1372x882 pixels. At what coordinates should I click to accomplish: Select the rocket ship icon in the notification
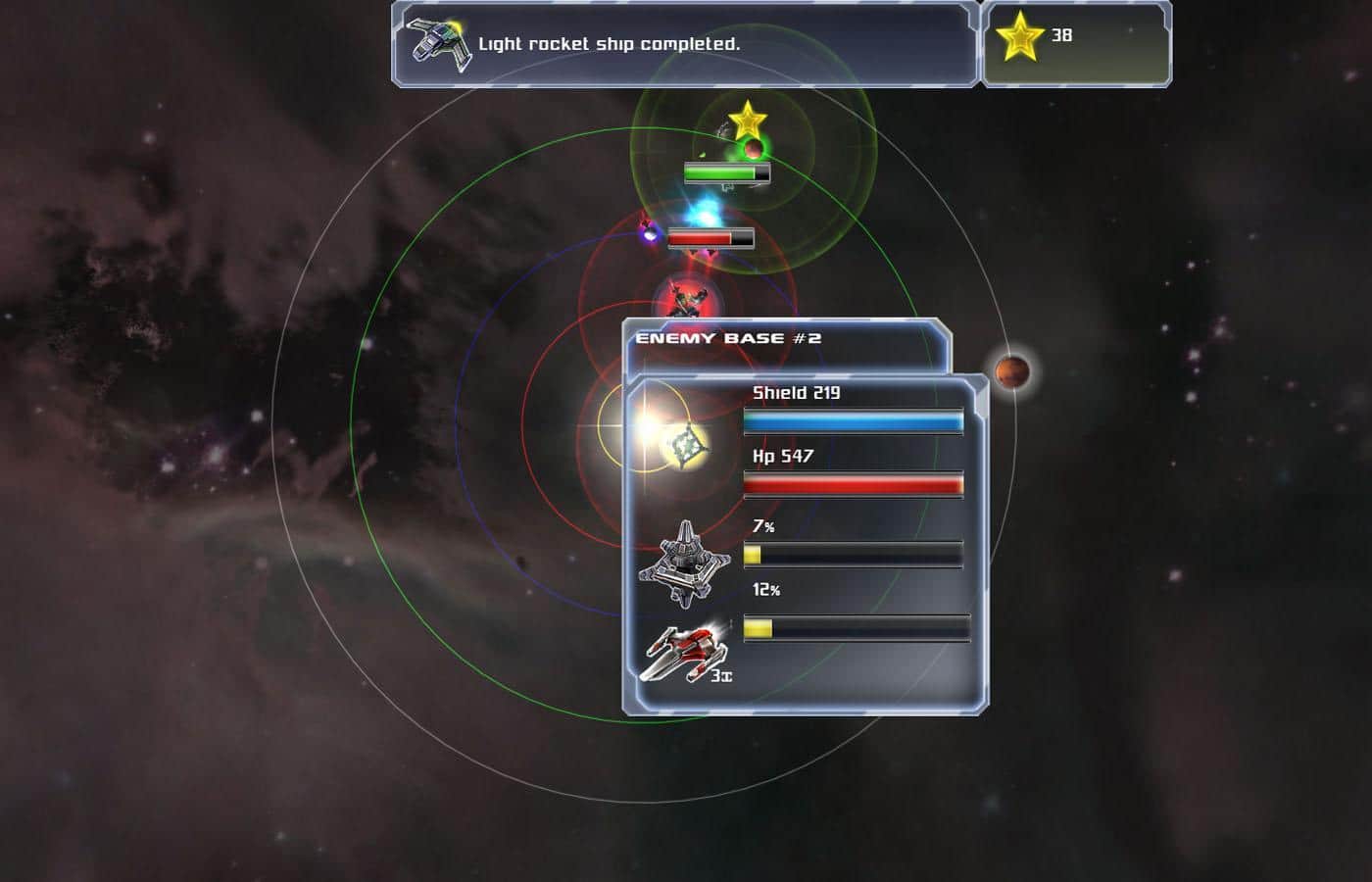tap(438, 44)
